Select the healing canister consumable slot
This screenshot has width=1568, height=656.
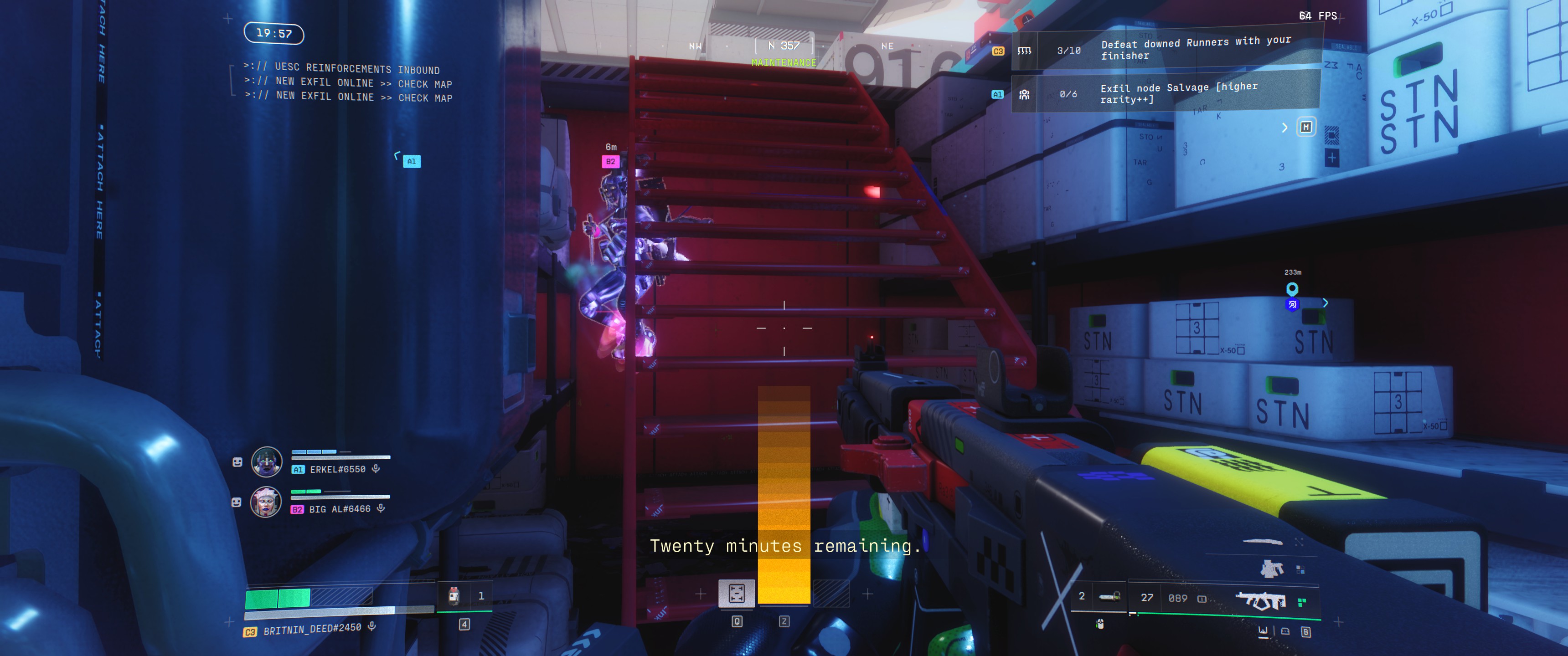tap(454, 596)
